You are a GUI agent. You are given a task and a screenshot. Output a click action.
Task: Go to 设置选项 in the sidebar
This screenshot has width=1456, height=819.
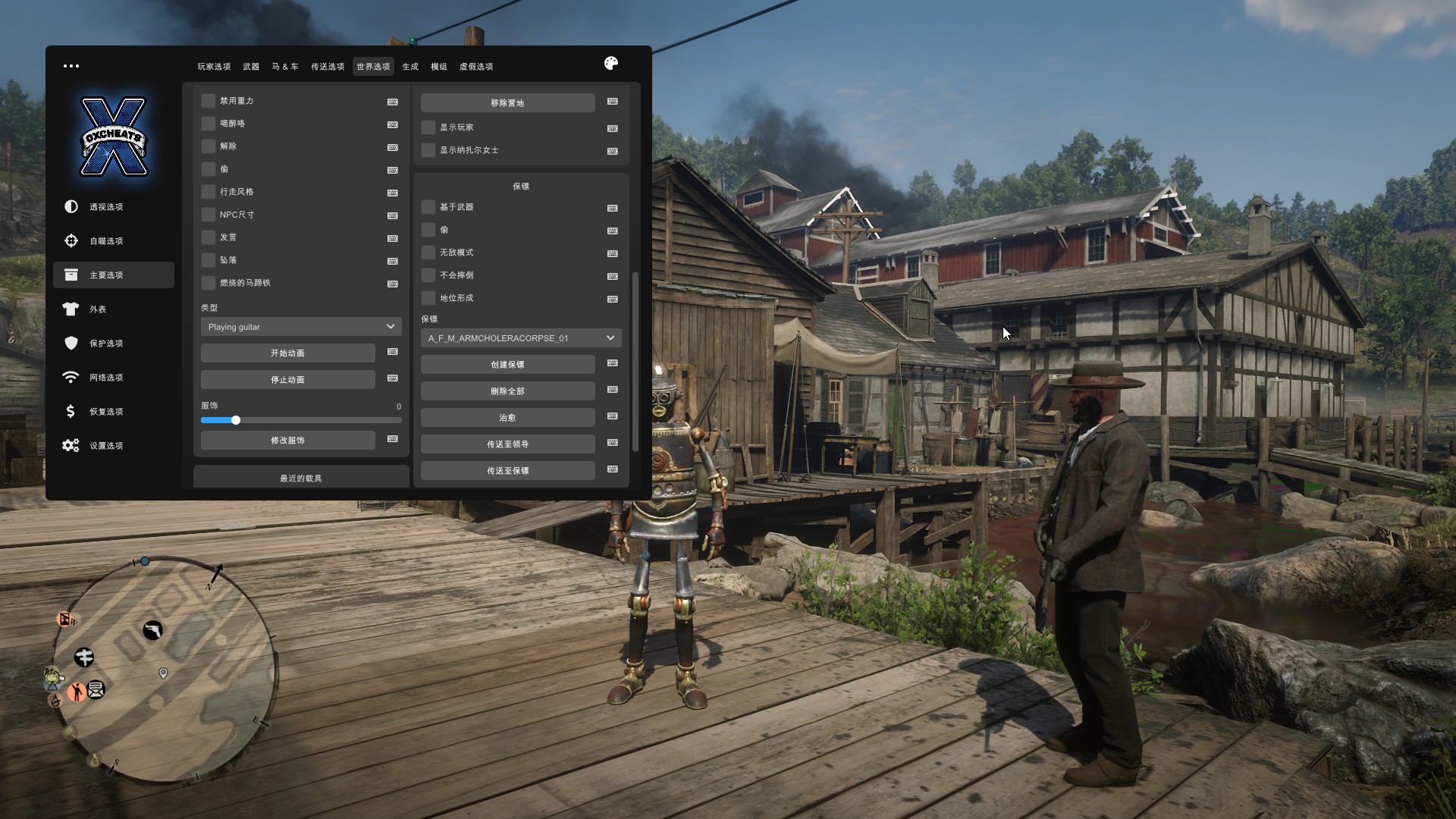[106, 446]
